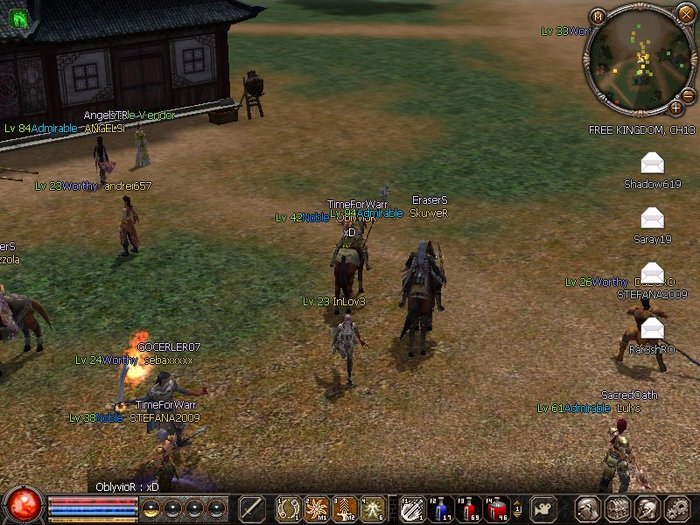
Task: Open the whisper envelope from Shadow619
Action: (652, 162)
